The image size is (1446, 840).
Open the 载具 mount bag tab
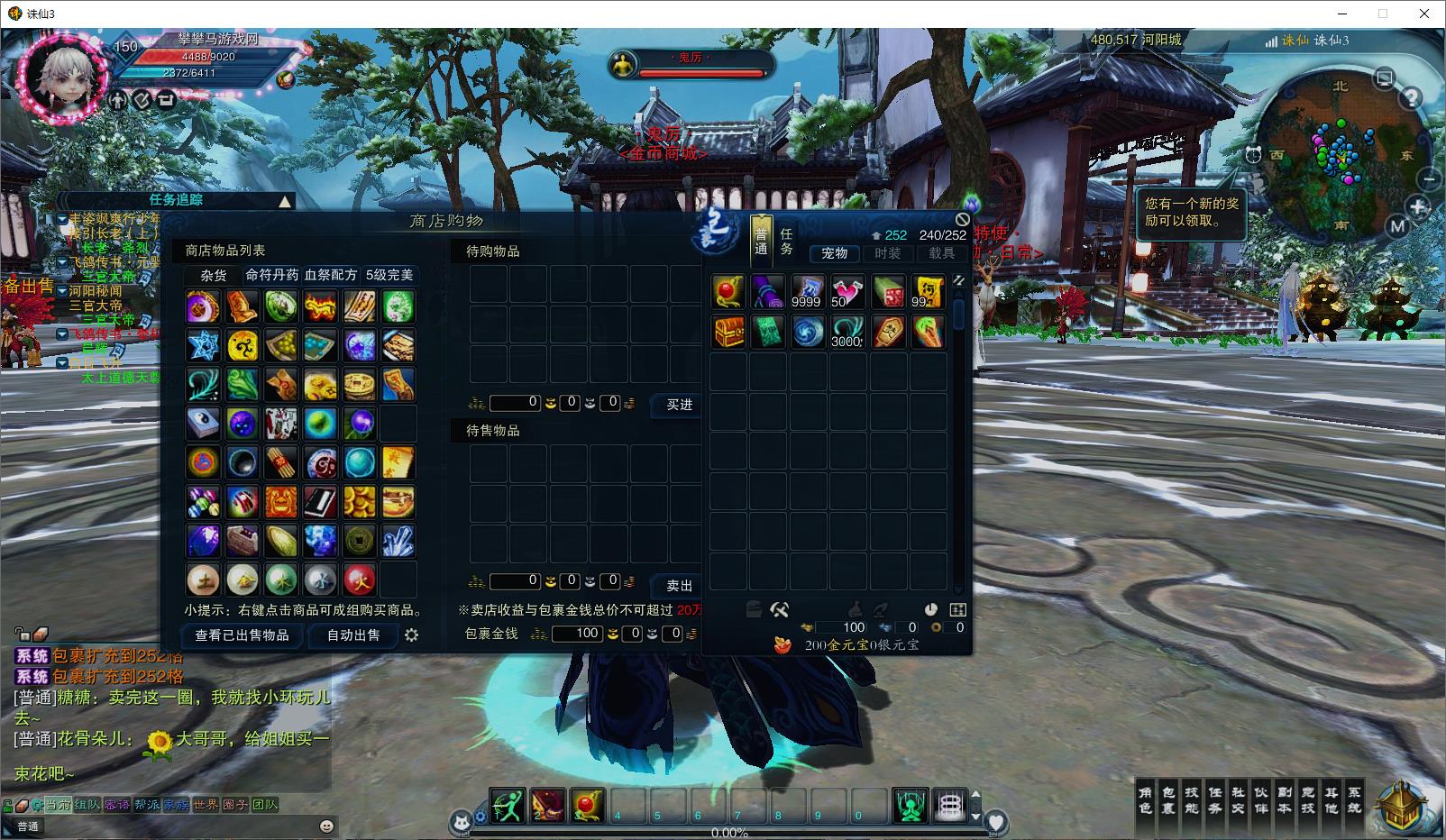pyautogui.click(x=941, y=253)
